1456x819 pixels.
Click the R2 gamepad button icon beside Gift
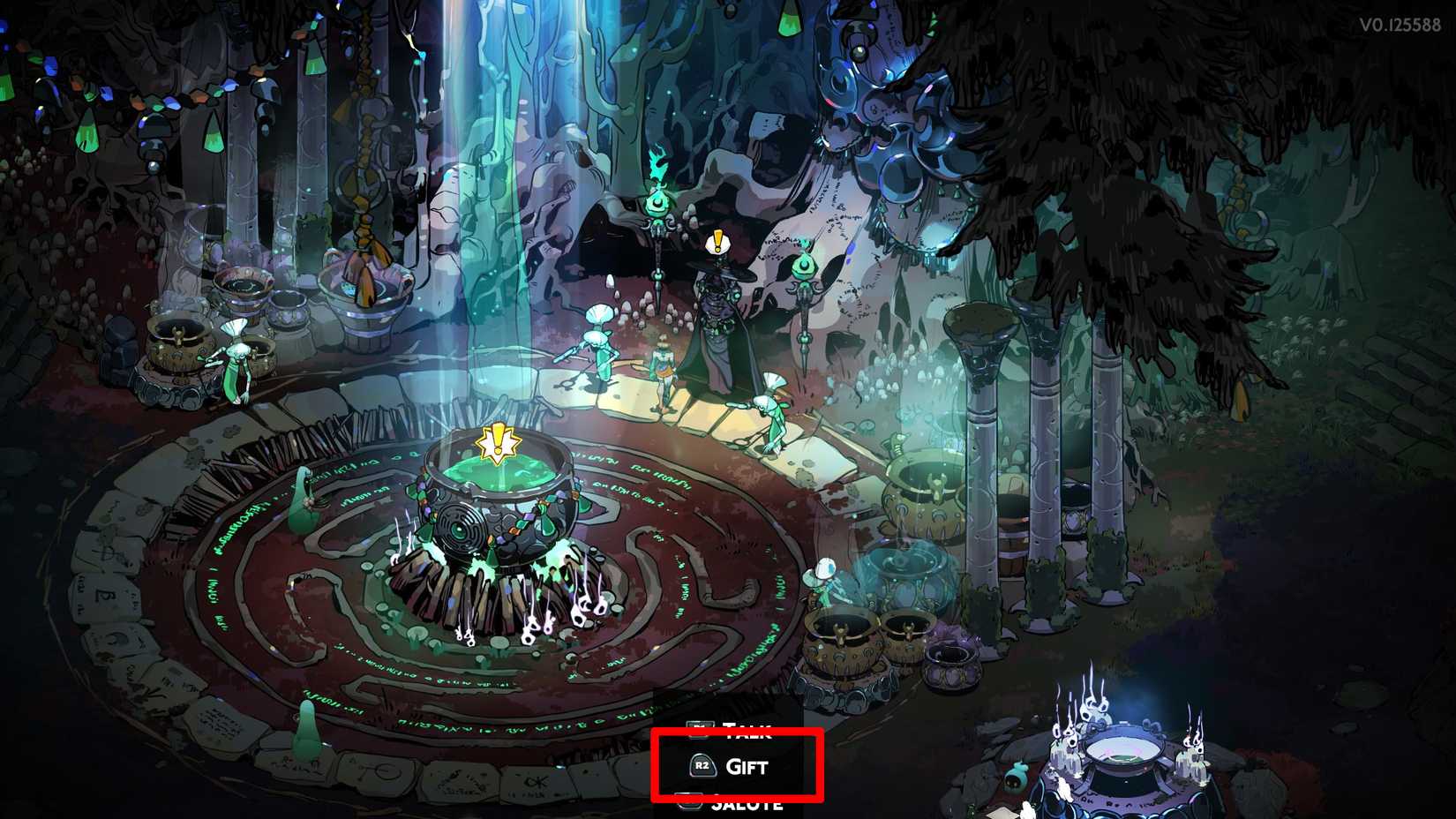tap(703, 765)
